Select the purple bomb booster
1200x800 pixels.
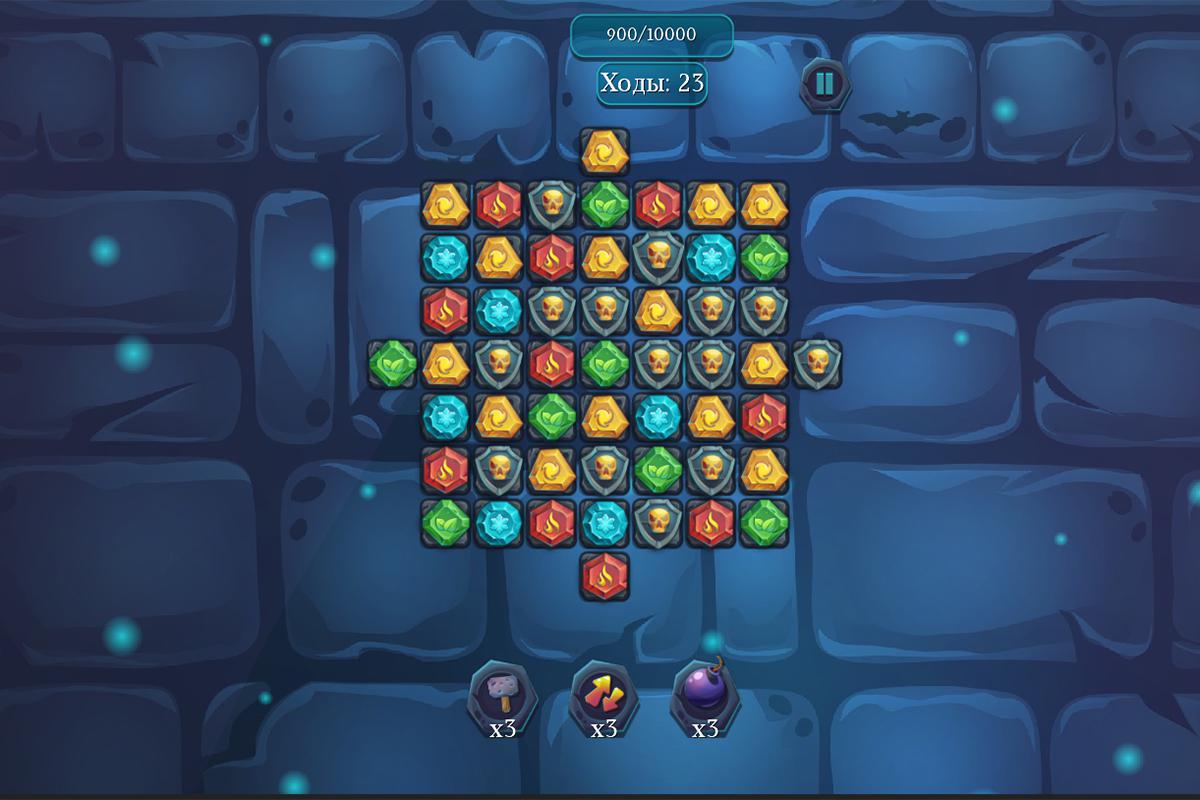tap(705, 691)
